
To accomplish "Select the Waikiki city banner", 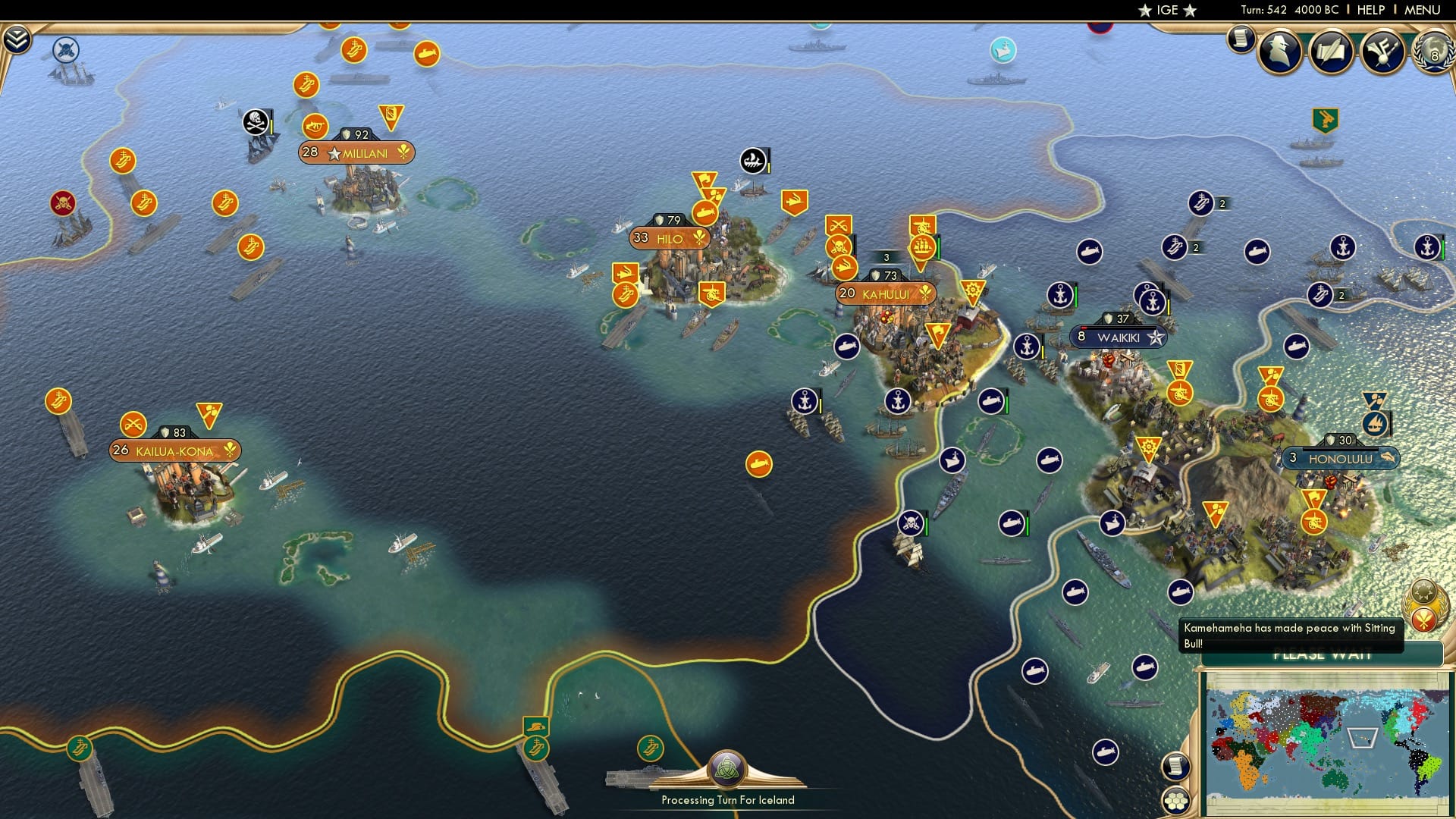I will coord(1120,337).
